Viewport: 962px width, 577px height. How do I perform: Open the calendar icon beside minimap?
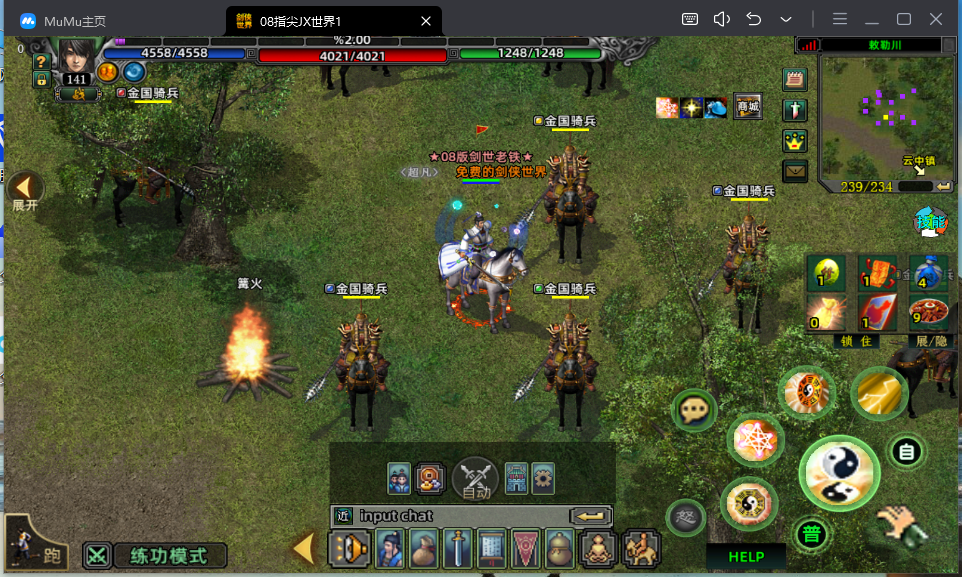tap(795, 80)
